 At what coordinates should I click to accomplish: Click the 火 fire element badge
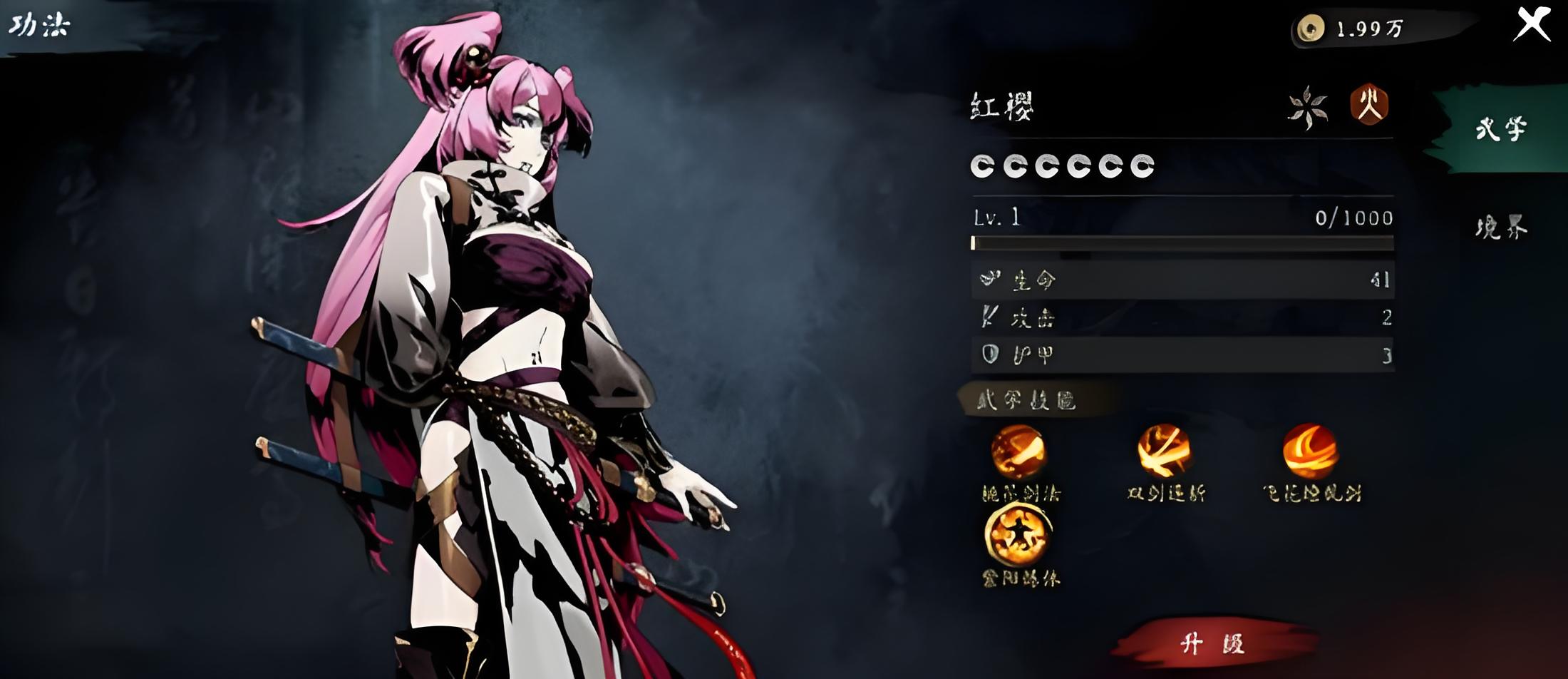pos(1369,105)
